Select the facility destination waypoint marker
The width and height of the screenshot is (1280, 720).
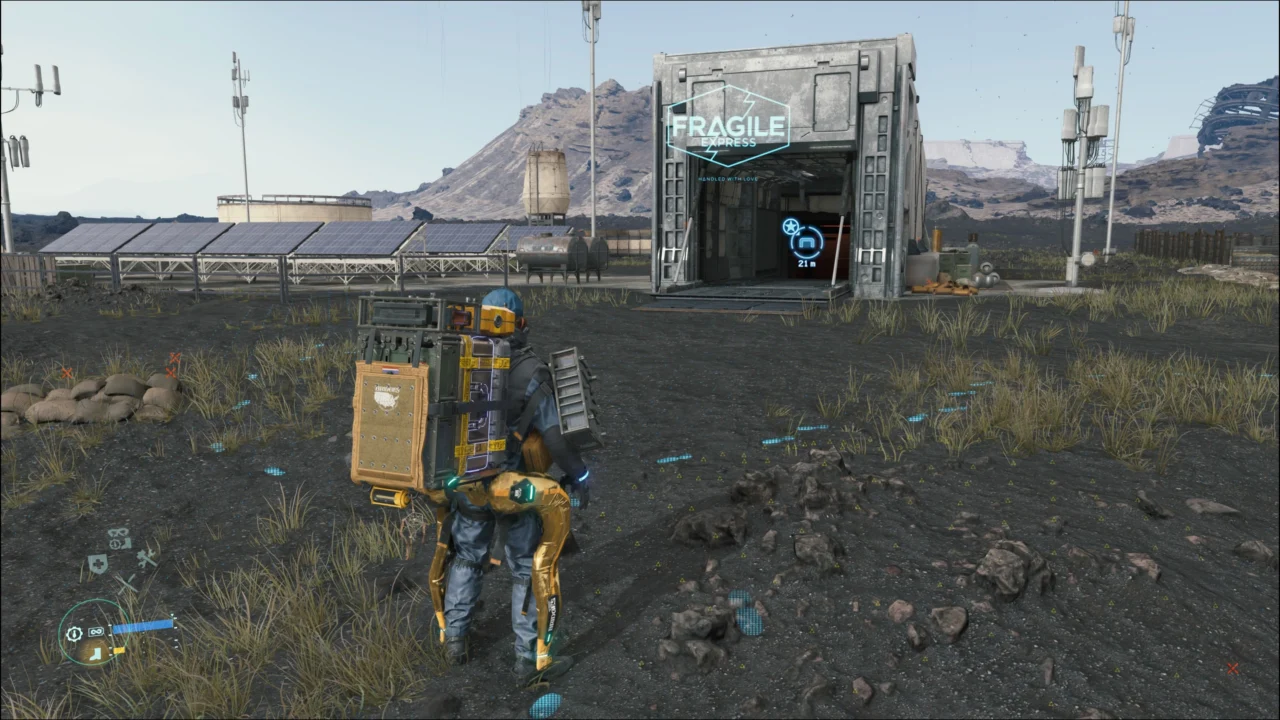807,241
